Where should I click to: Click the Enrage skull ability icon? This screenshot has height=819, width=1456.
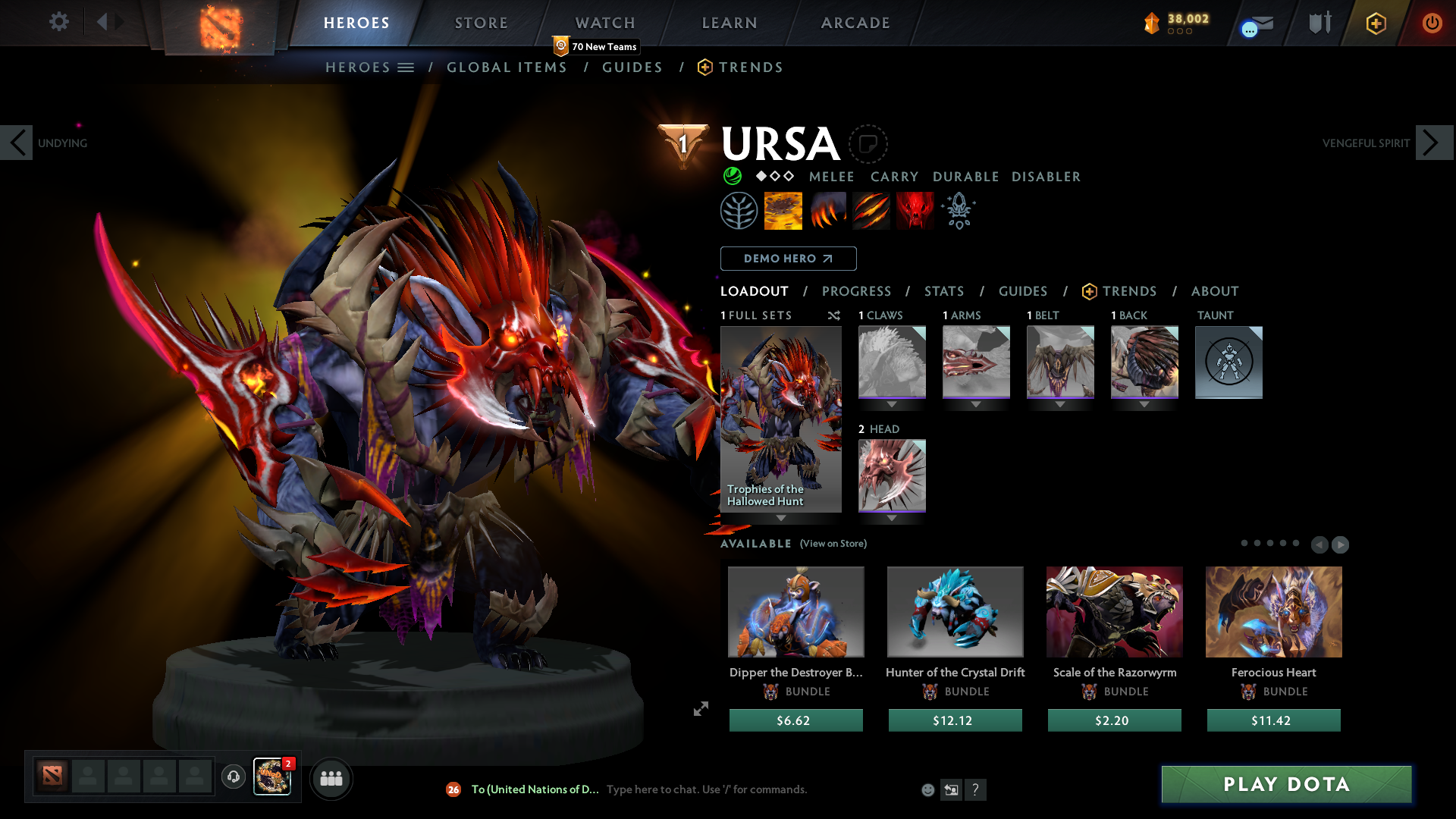pos(915,211)
